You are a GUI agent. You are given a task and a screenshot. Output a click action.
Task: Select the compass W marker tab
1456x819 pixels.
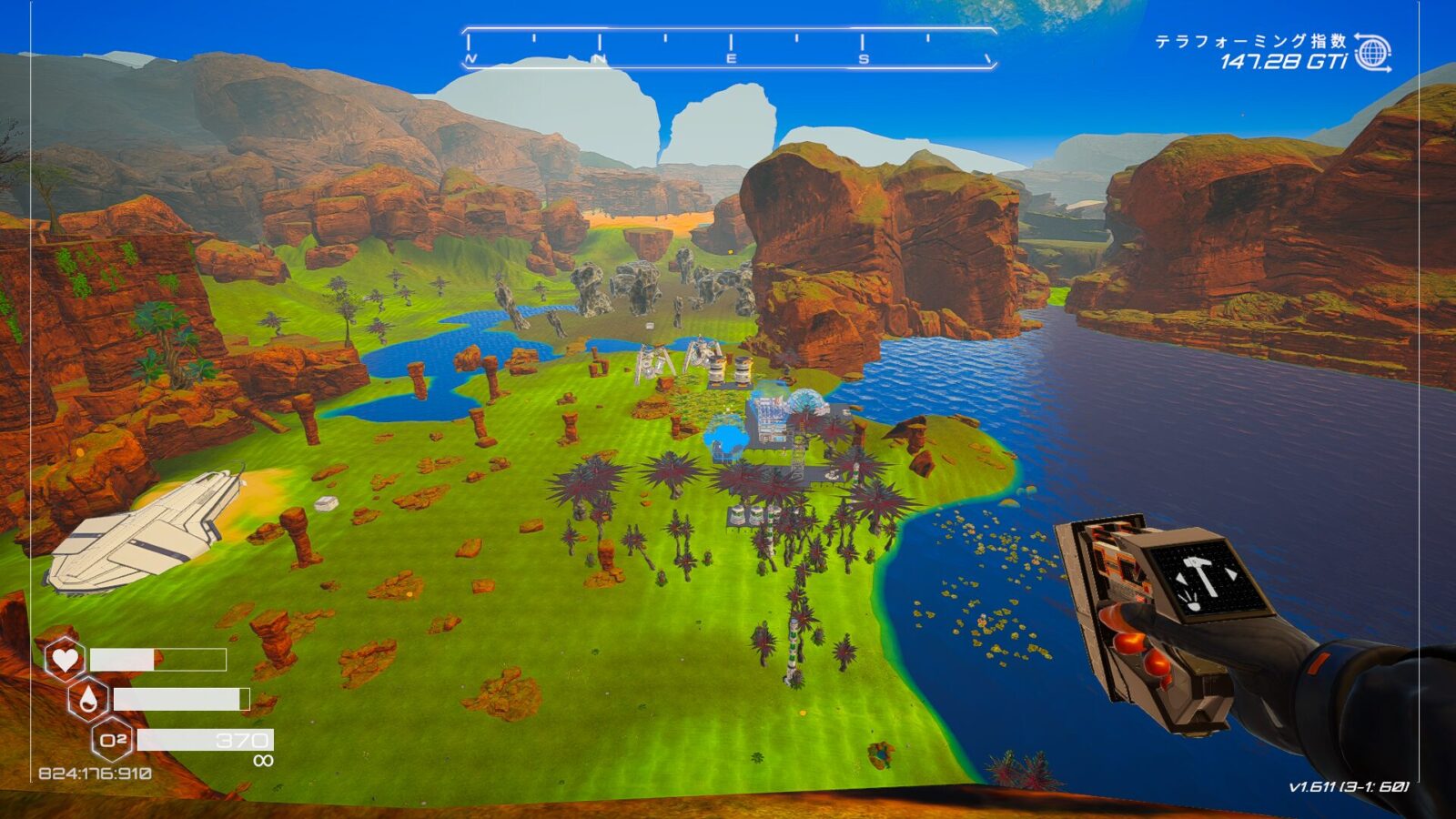coord(470,58)
